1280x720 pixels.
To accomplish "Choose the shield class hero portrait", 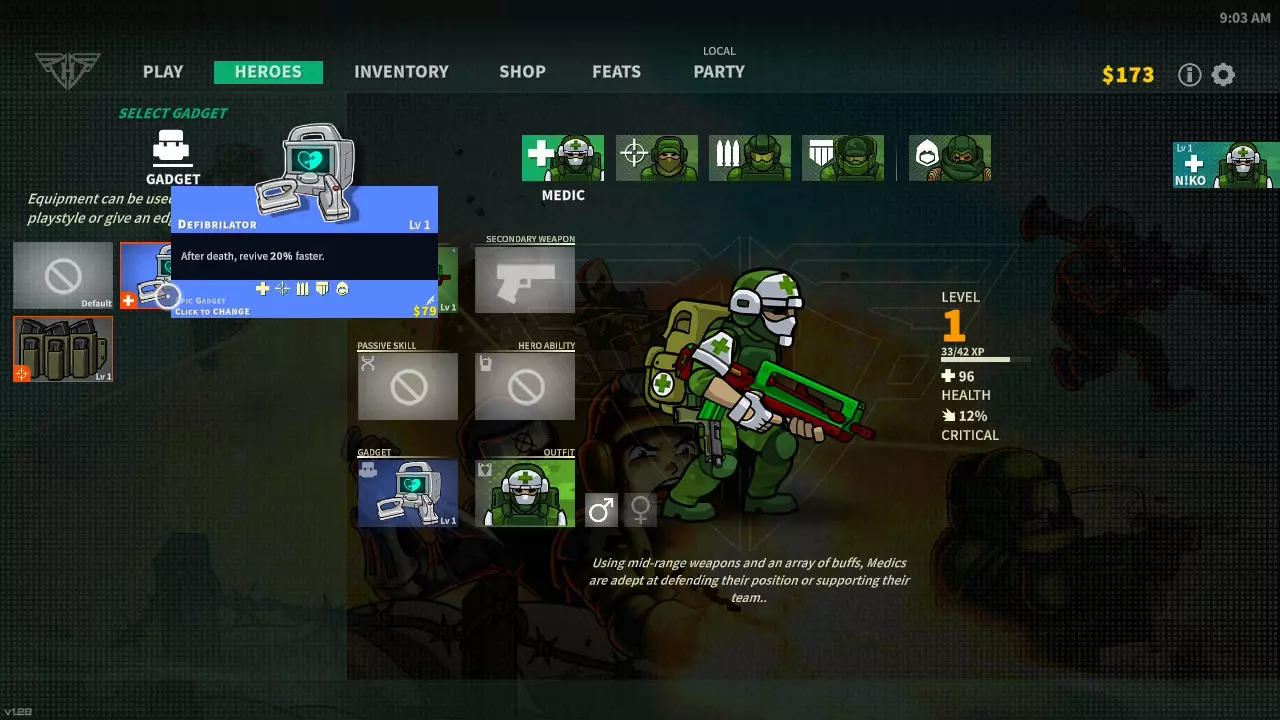I will pos(843,158).
